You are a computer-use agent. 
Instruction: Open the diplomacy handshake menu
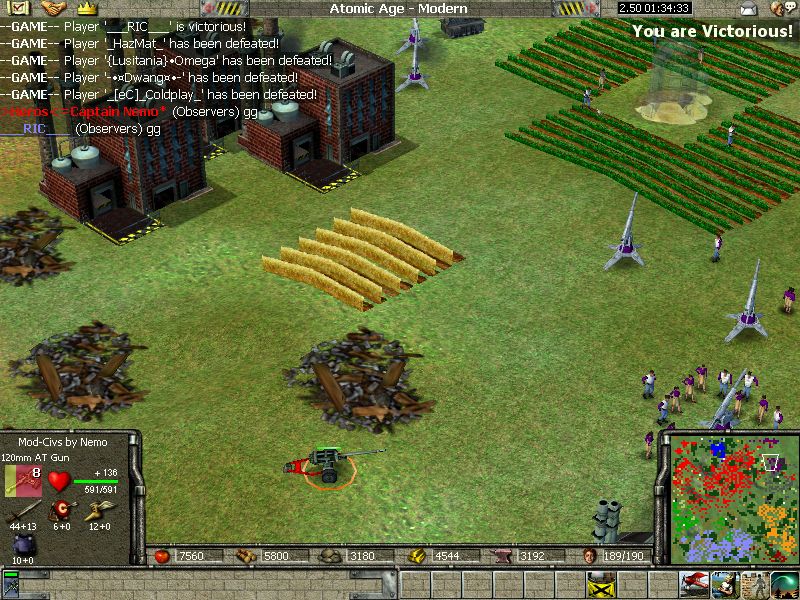[52, 8]
